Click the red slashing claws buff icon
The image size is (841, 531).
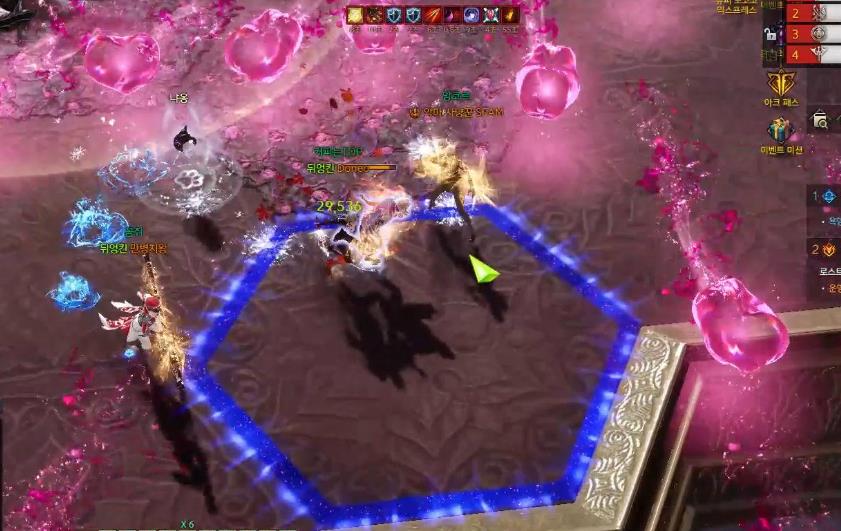[433, 14]
